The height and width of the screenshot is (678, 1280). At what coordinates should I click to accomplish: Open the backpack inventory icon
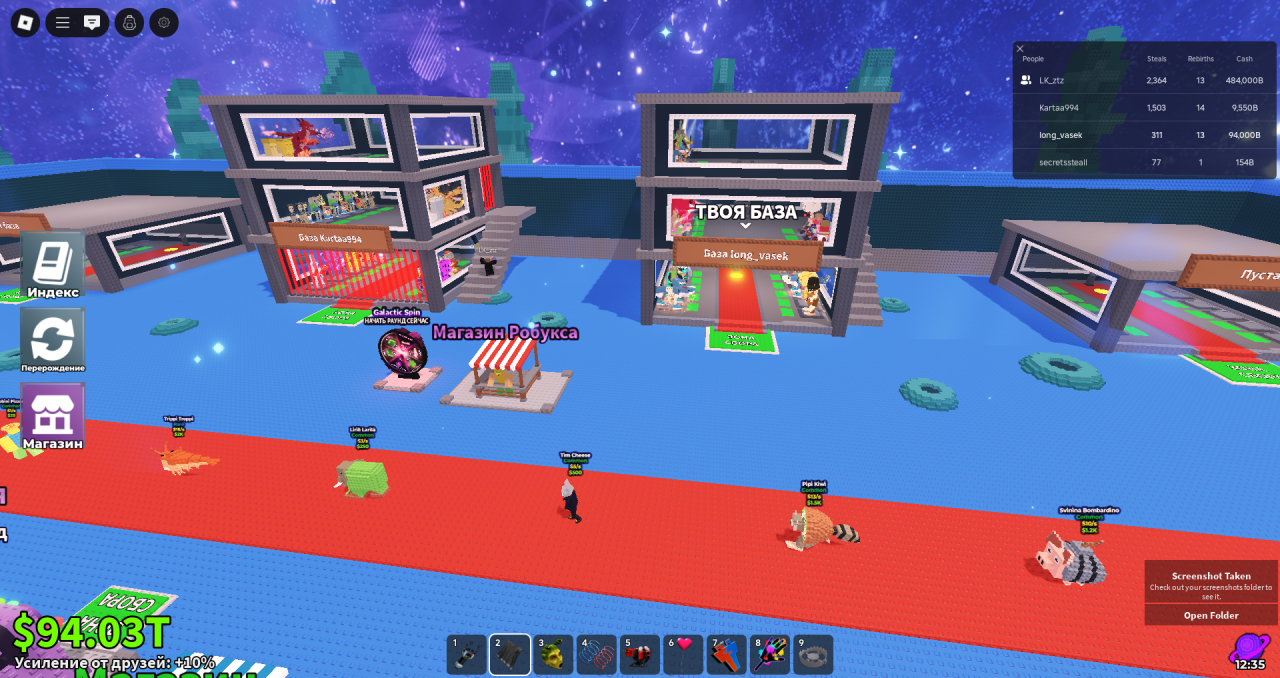point(129,22)
